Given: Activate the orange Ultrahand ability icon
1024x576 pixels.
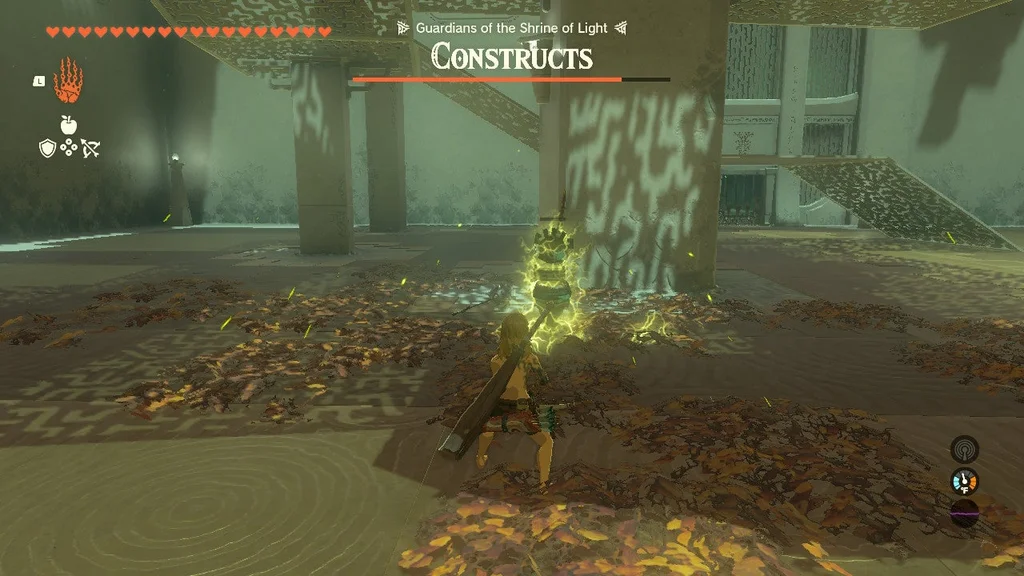Looking at the screenshot, I should click(68, 81).
